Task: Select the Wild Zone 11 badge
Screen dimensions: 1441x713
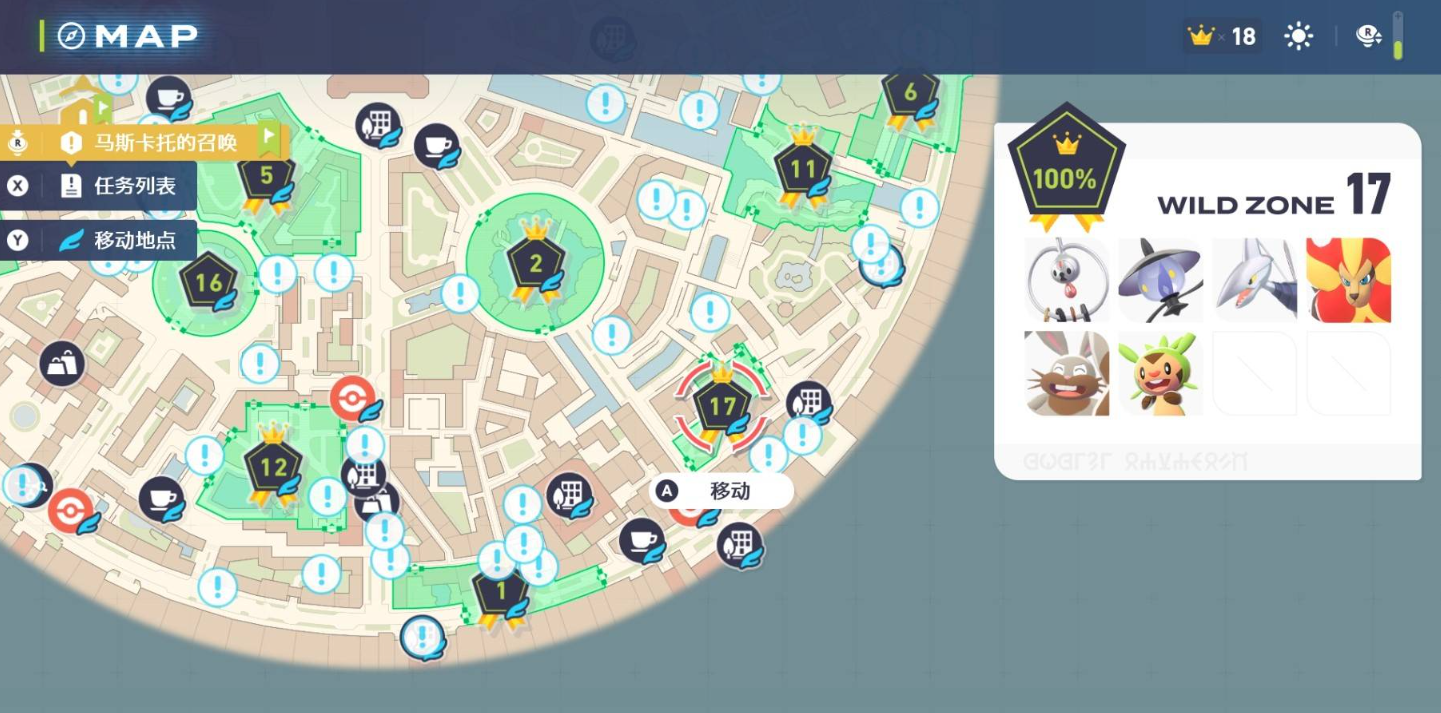Action: (x=803, y=170)
